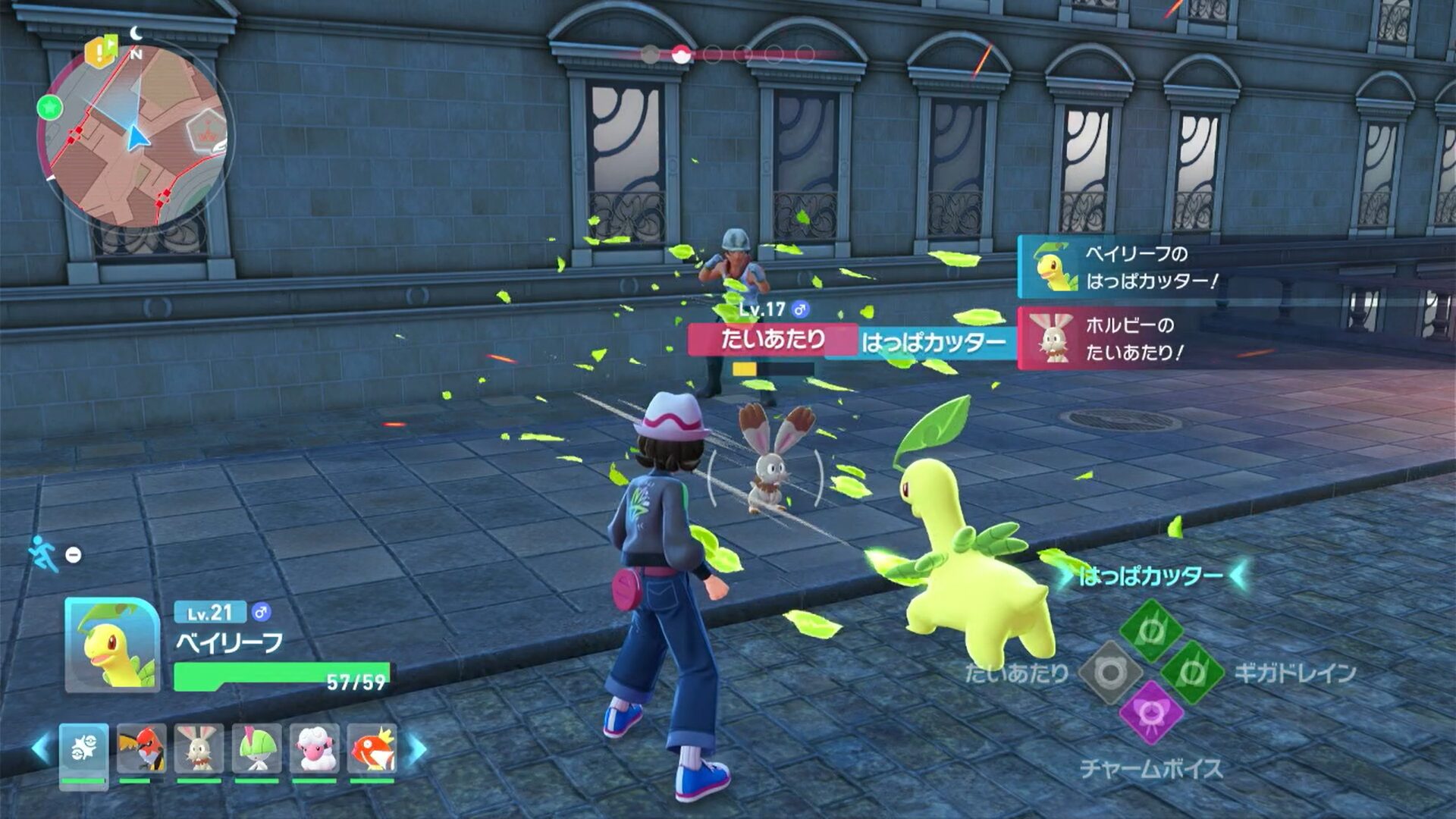Select the green star marker on minimap

pyautogui.click(x=50, y=108)
